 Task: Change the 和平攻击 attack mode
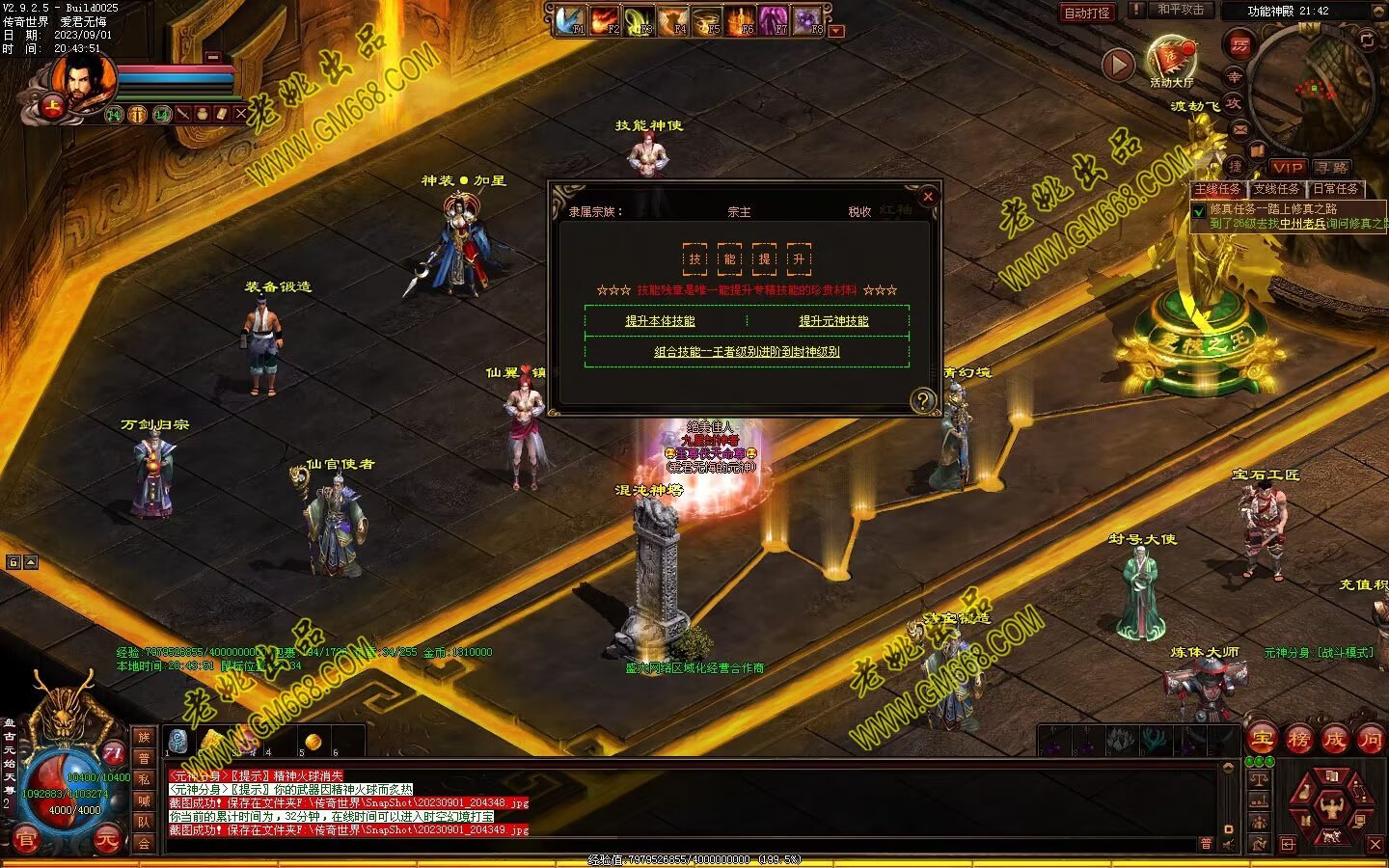pos(1181,11)
